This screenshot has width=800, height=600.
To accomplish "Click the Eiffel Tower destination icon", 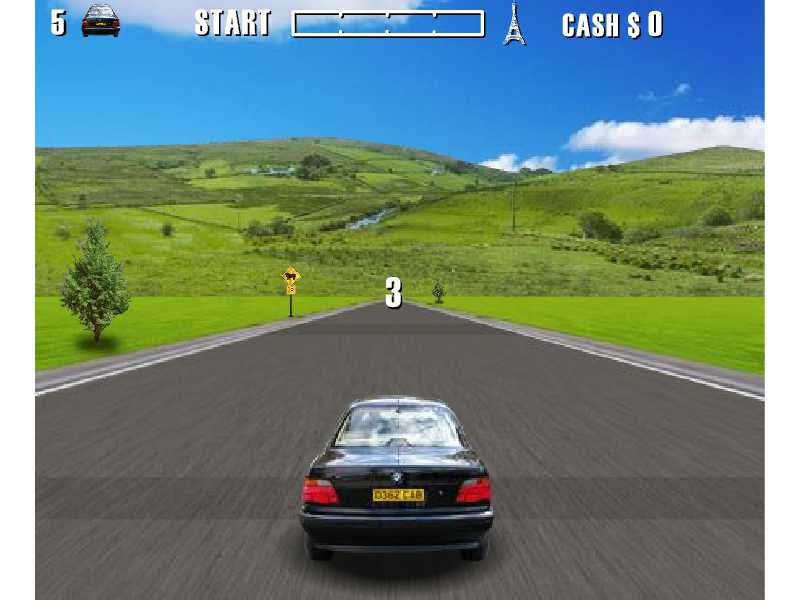I will point(514,24).
